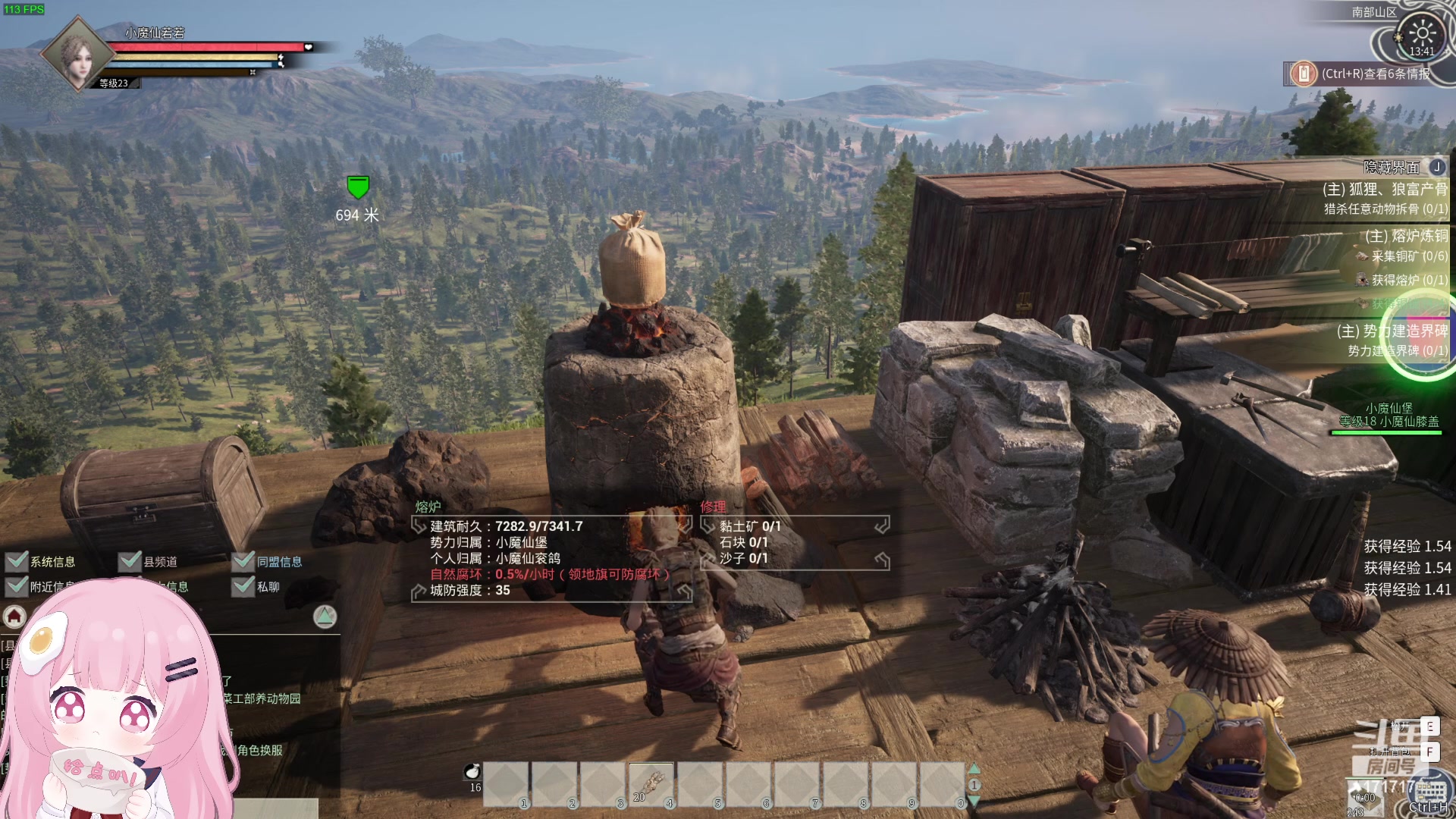Open the 熔炉炼铜 main quest entry
Viewport: 1456px width, 819px height.
pos(1406,236)
